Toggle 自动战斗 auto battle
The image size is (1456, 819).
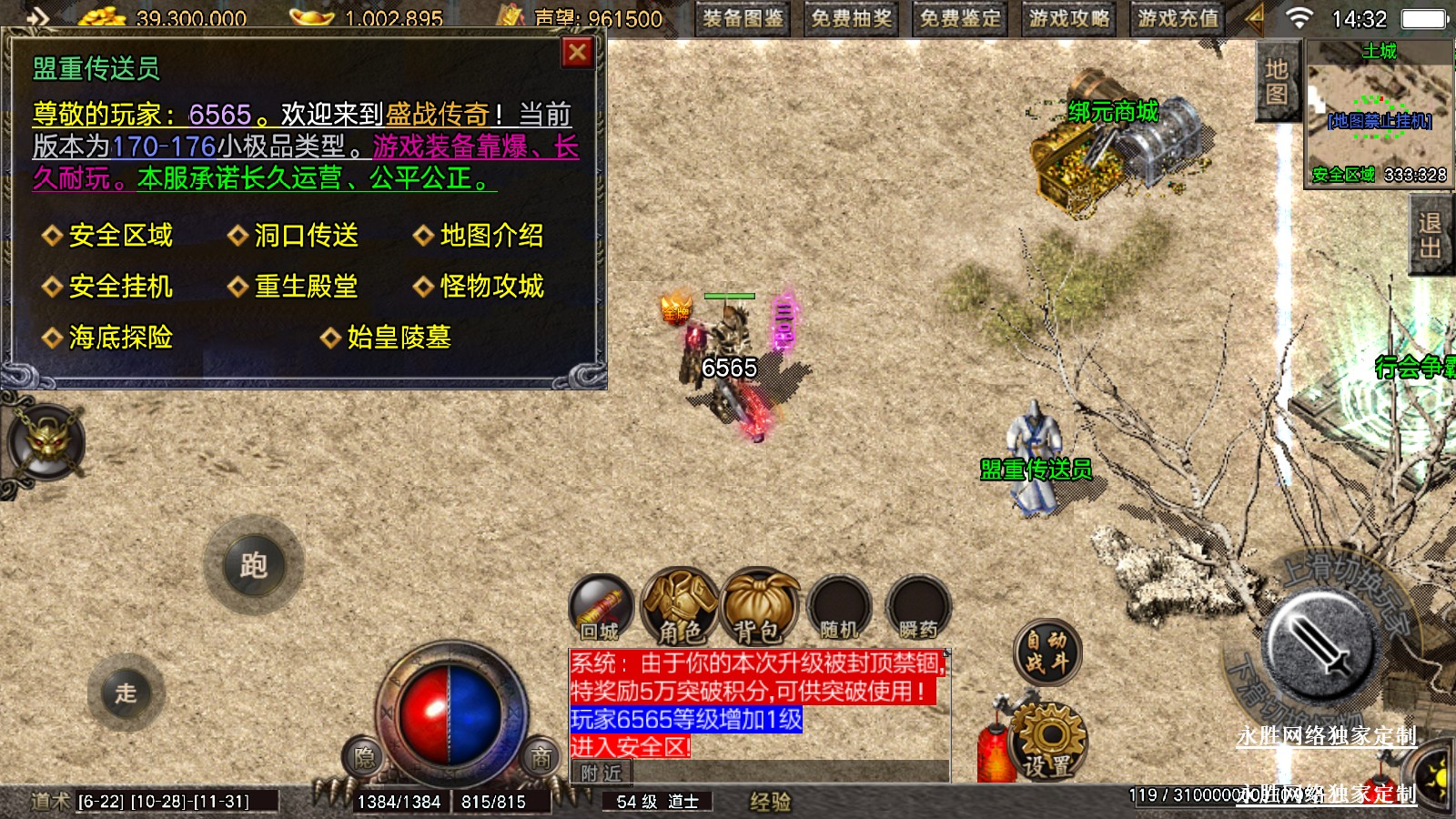pyautogui.click(x=1047, y=652)
